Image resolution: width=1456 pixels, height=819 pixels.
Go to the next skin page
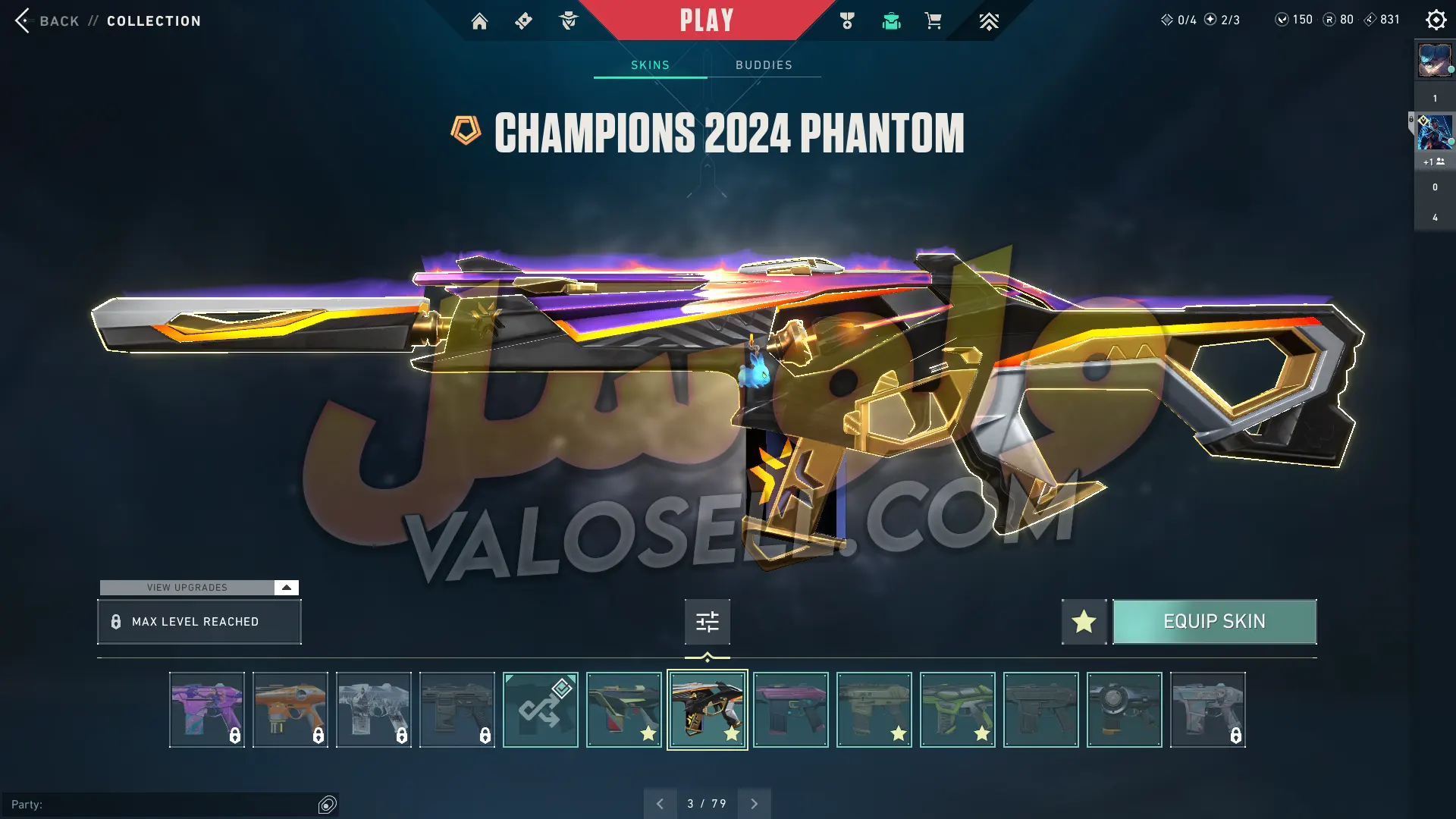[x=754, y=803]
